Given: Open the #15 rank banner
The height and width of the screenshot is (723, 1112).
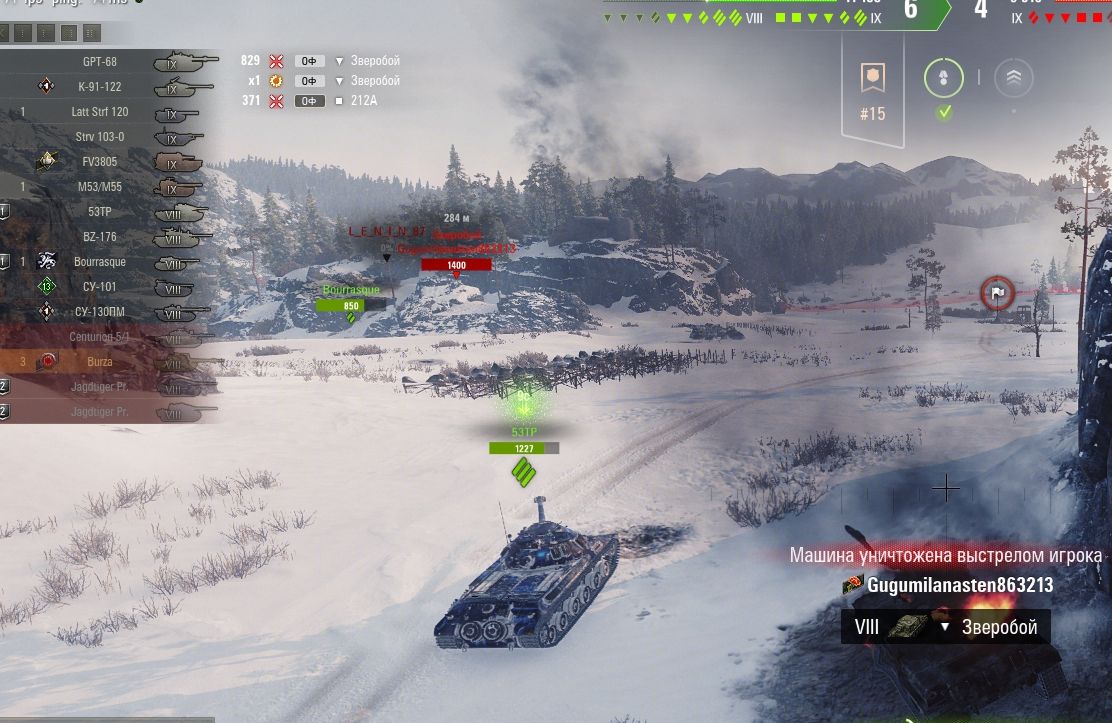Looking at the screenshot, I should coord(872,90).
